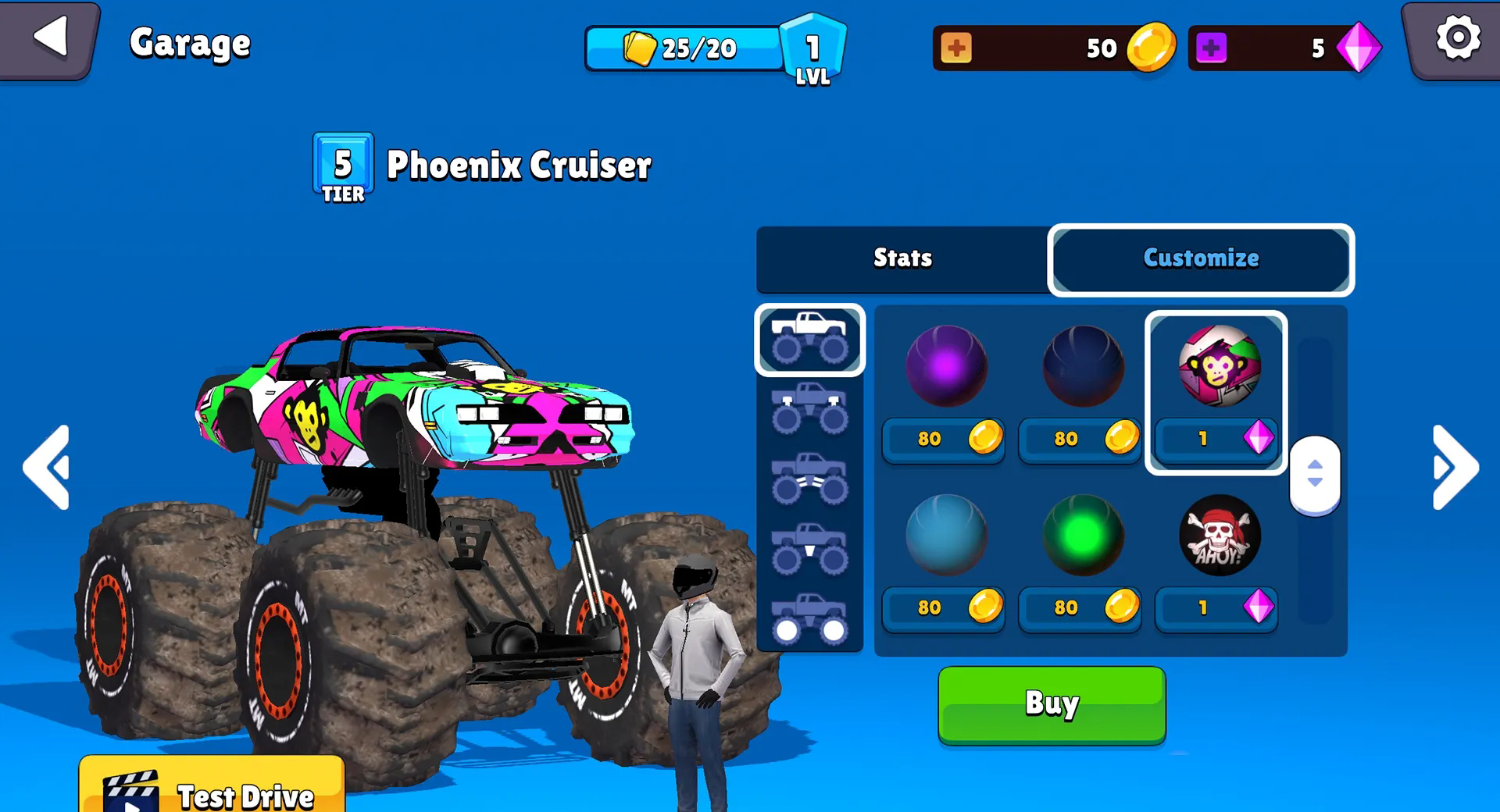
Task: Pick the dark navy paint swatch
Action: coord(1083,366)
